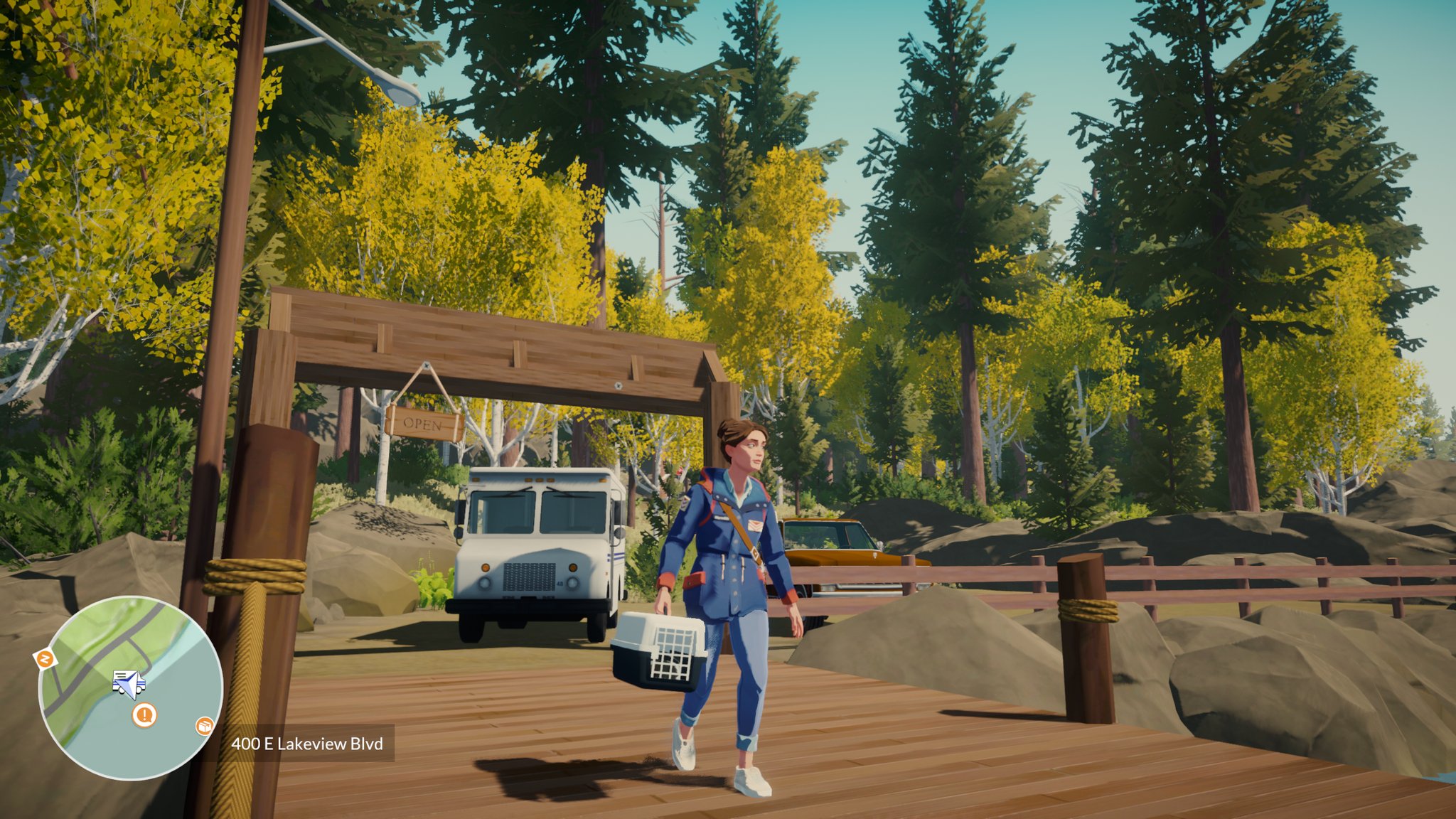The image size is (1456, 819).
Task: Click the north compass marker on minimap
Action: pos(45,659)
